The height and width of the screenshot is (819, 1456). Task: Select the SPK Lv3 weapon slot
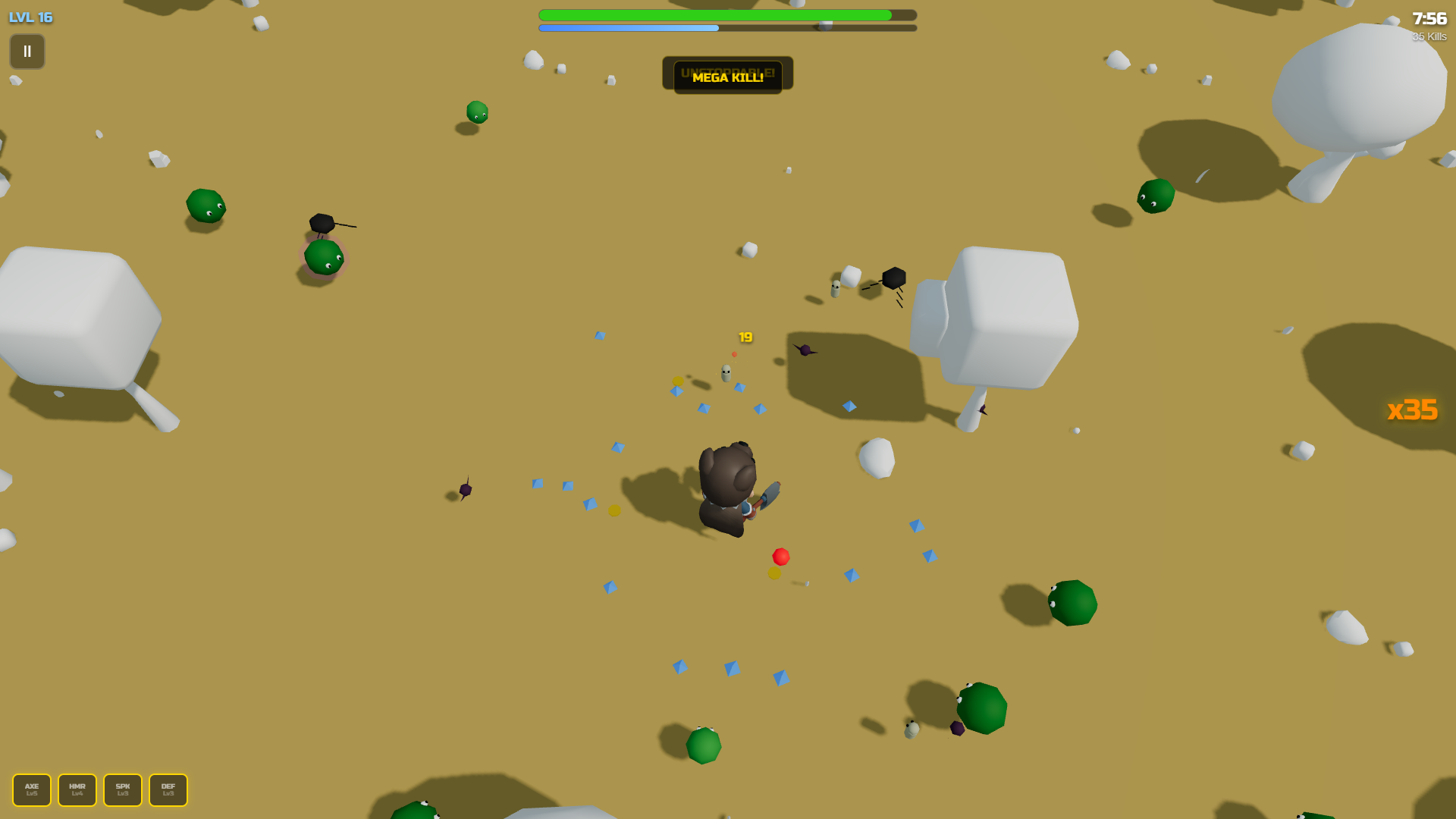pos(122,789)
